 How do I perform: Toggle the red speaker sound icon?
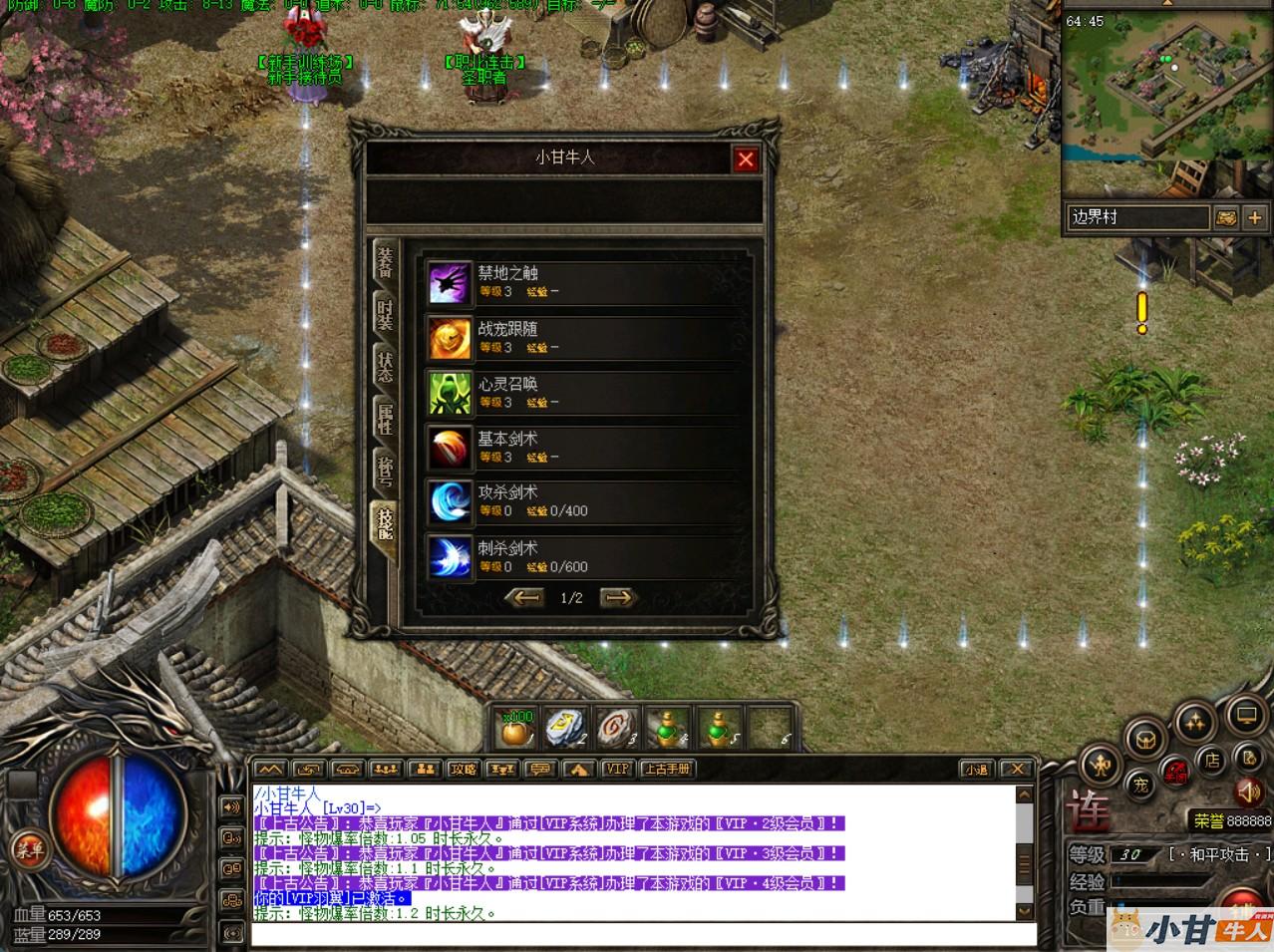pos(1248,792)
